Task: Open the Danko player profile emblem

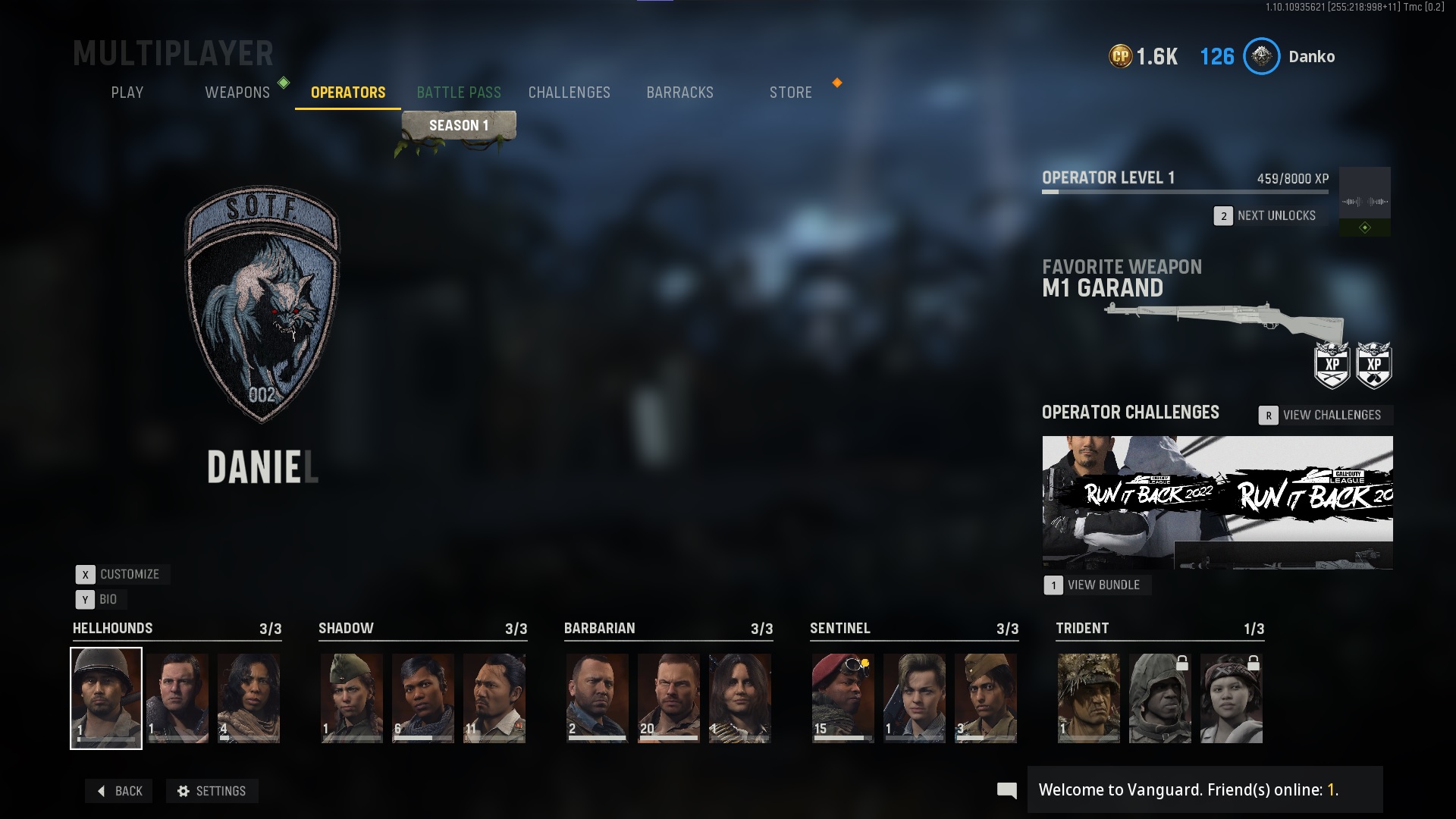Action: coord(1261,56)
